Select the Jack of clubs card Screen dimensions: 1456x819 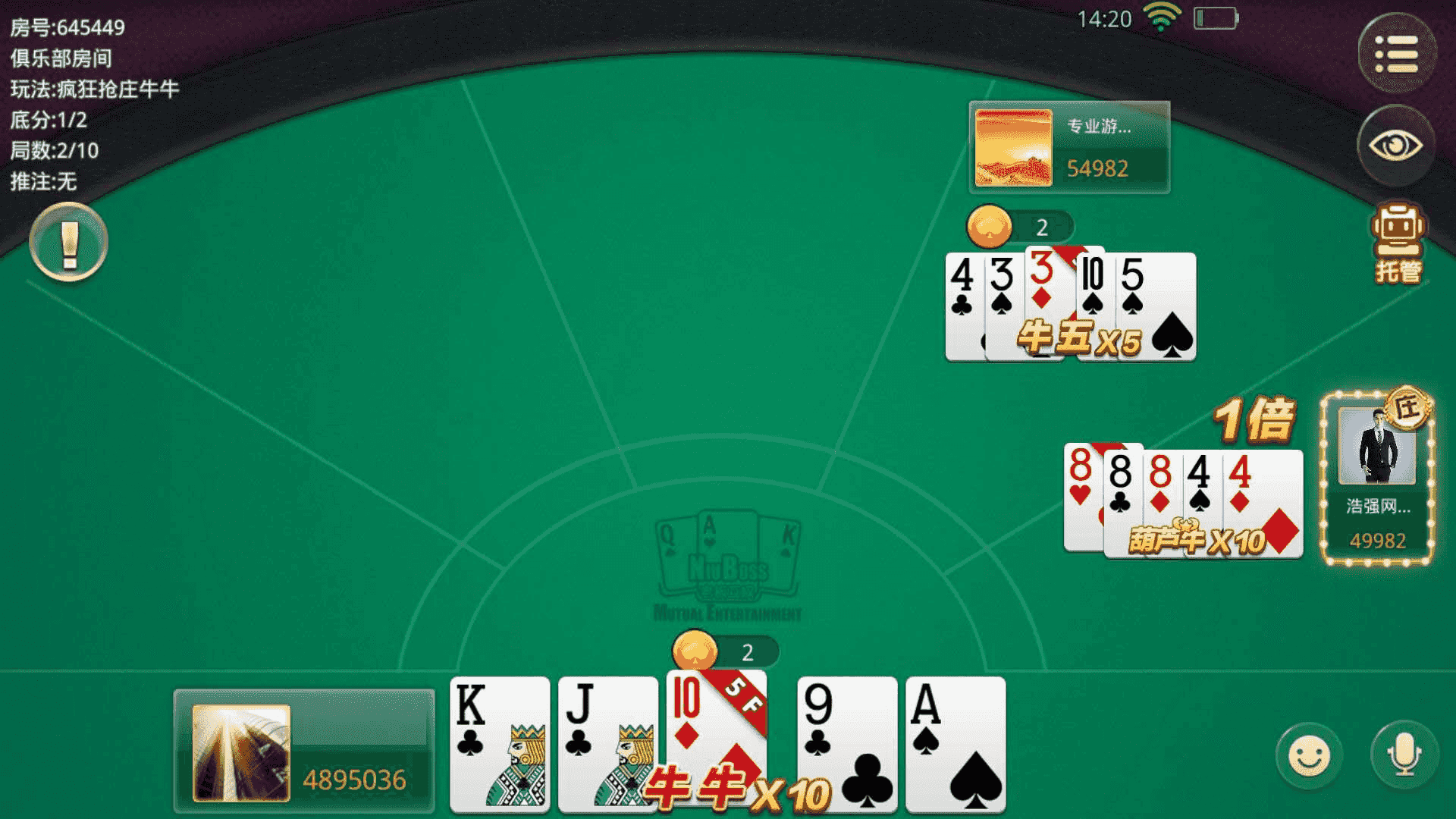(607, 743)
